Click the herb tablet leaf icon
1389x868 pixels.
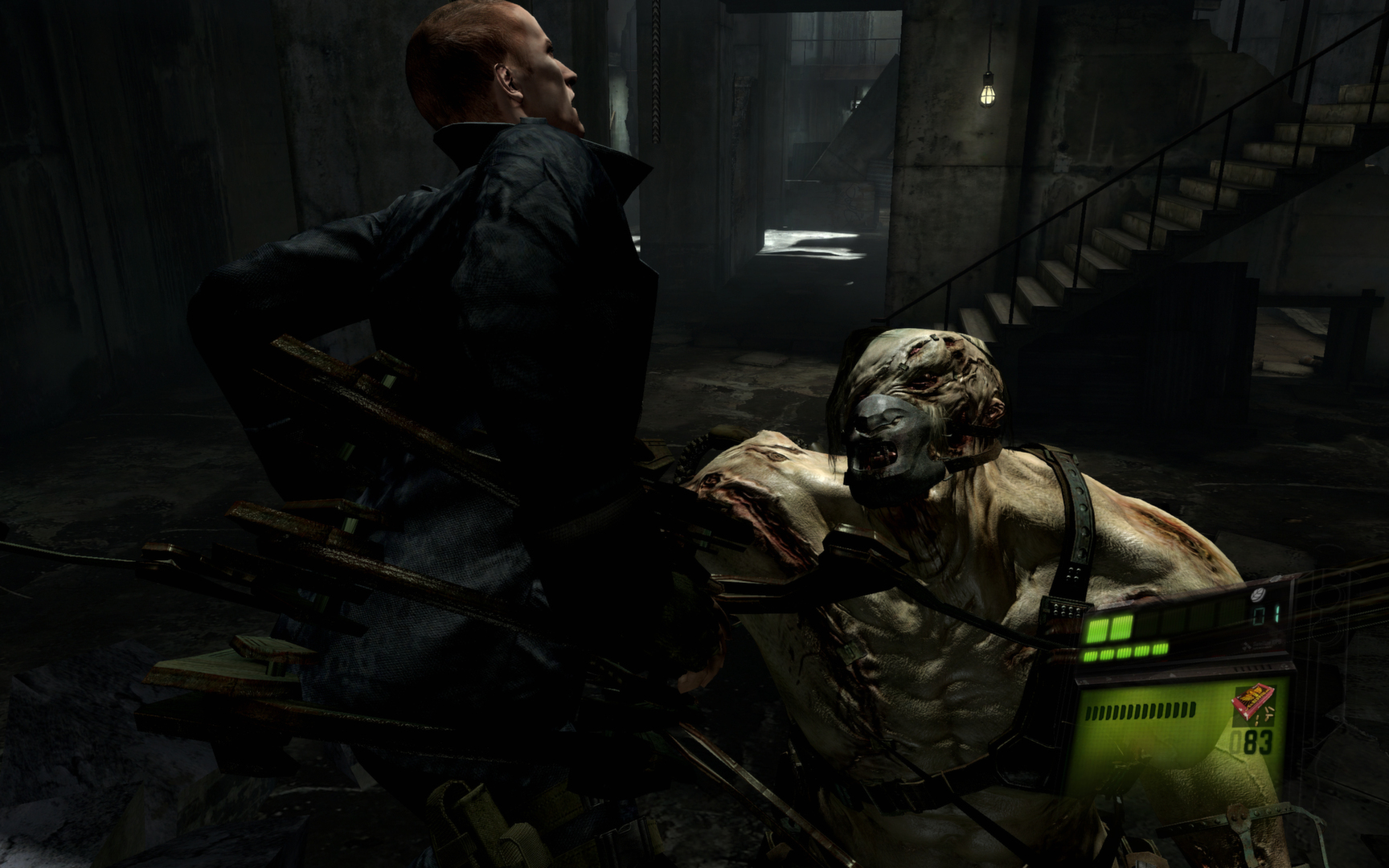[x=1259, y=596]
